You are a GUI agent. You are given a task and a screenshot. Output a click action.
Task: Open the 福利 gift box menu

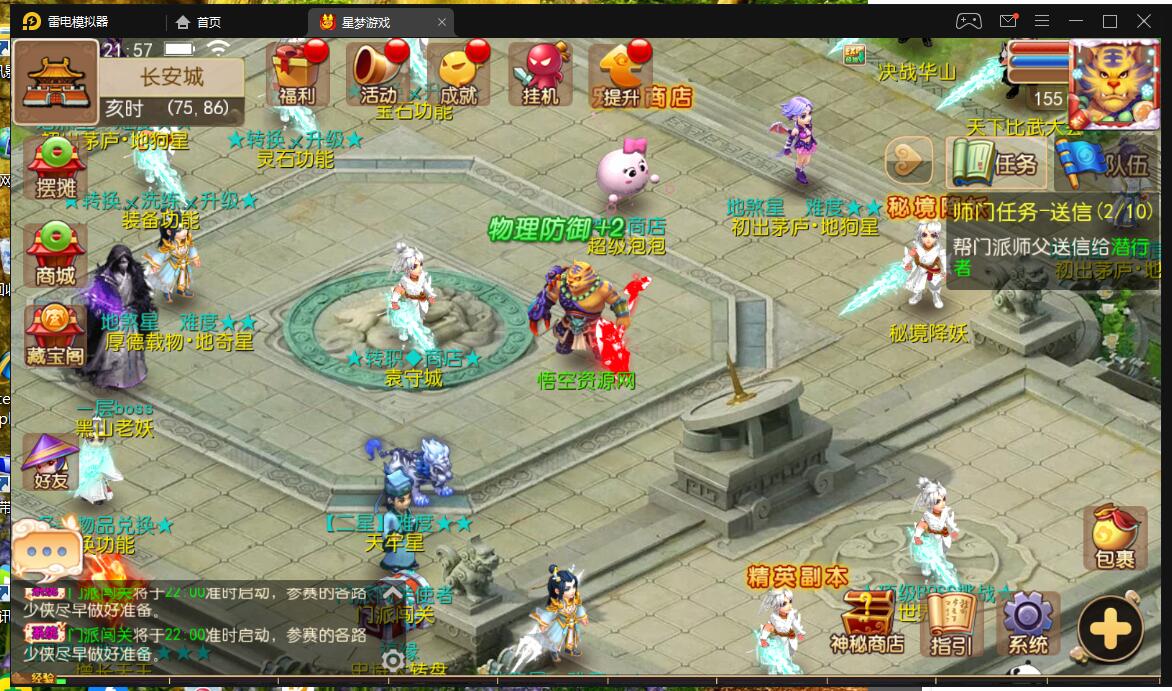click(x=297, y=73)
